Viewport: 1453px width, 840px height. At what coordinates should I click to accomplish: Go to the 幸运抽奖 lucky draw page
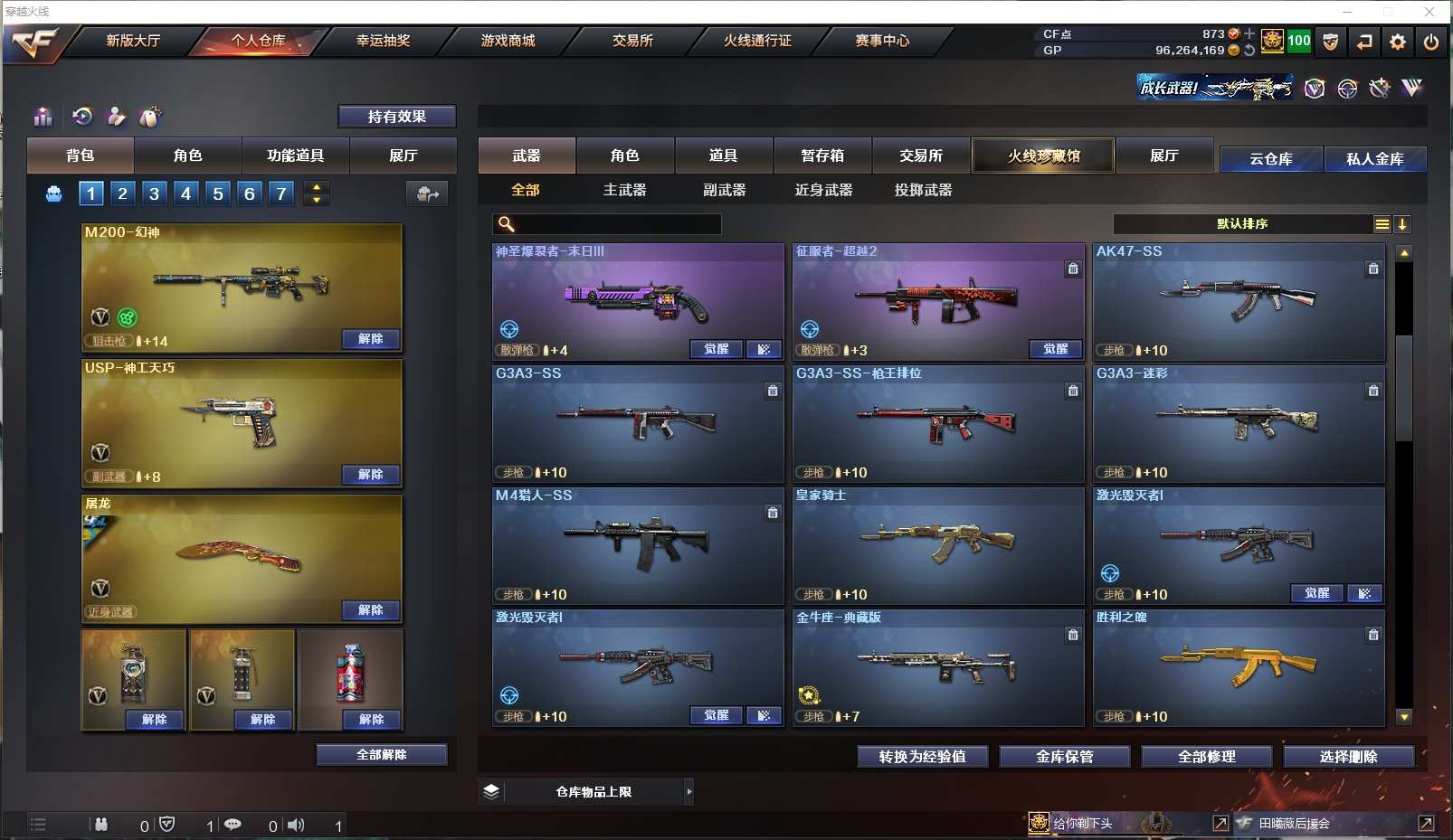pos(383,41)
